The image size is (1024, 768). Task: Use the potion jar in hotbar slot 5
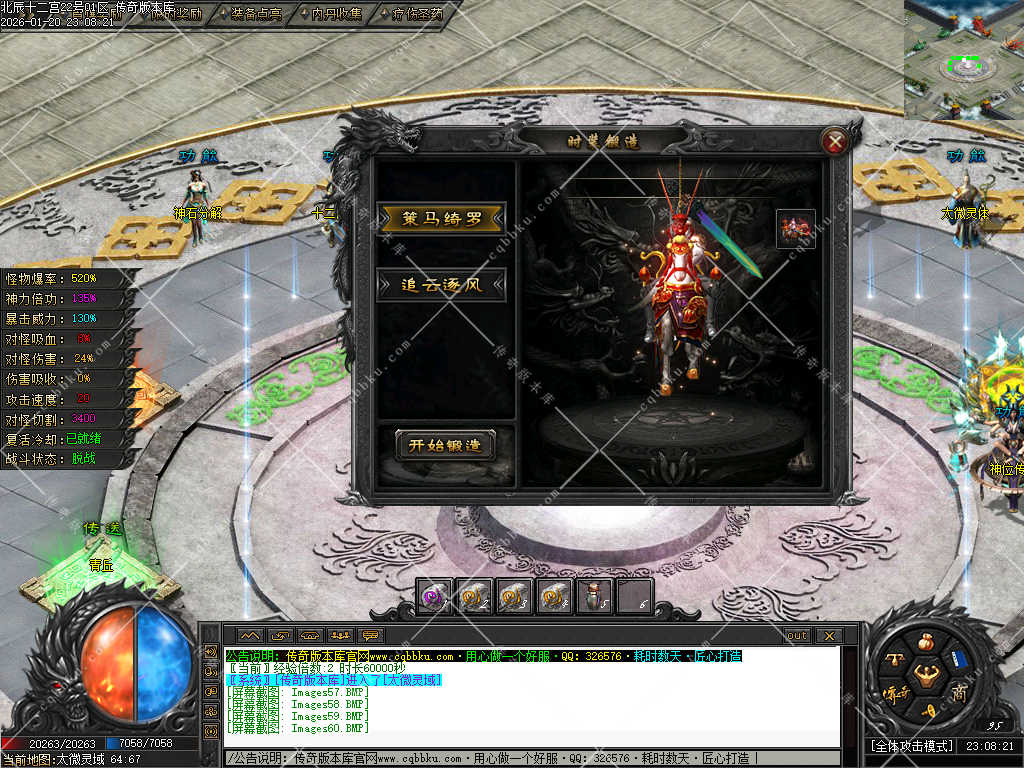(x=594, y=596)
